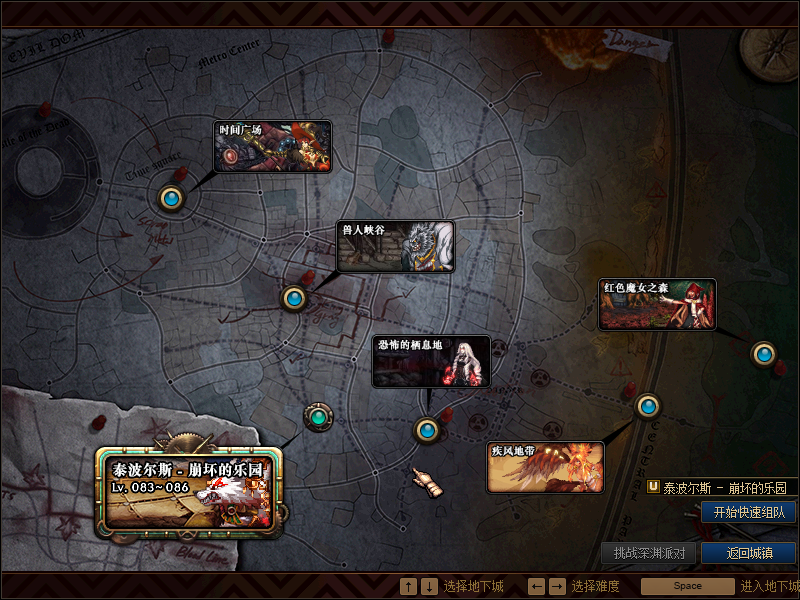Select the 时间广场 dungeon card
The height and width of the screenshot is (600, 800).
pyautogui.click(x=273, y=146)
